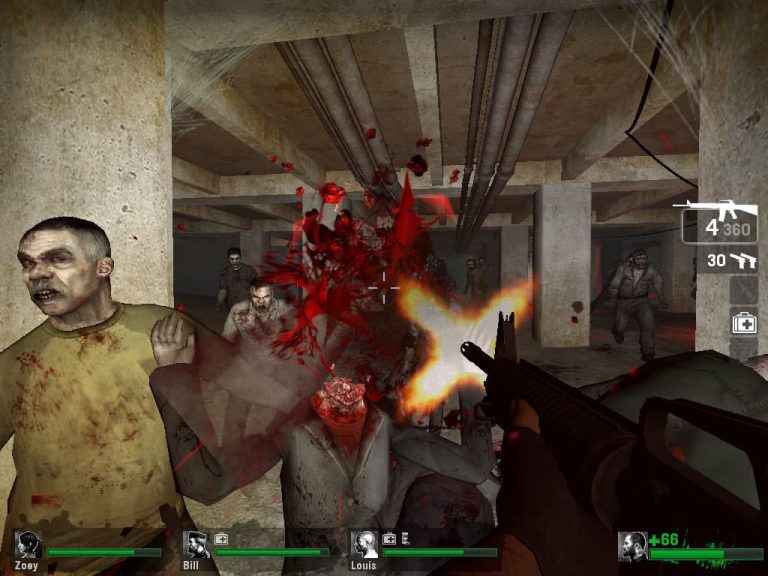The height and width of the screenshot is (576, 768).
Task: Click Louis's teammate portrait
Action: 365,545
